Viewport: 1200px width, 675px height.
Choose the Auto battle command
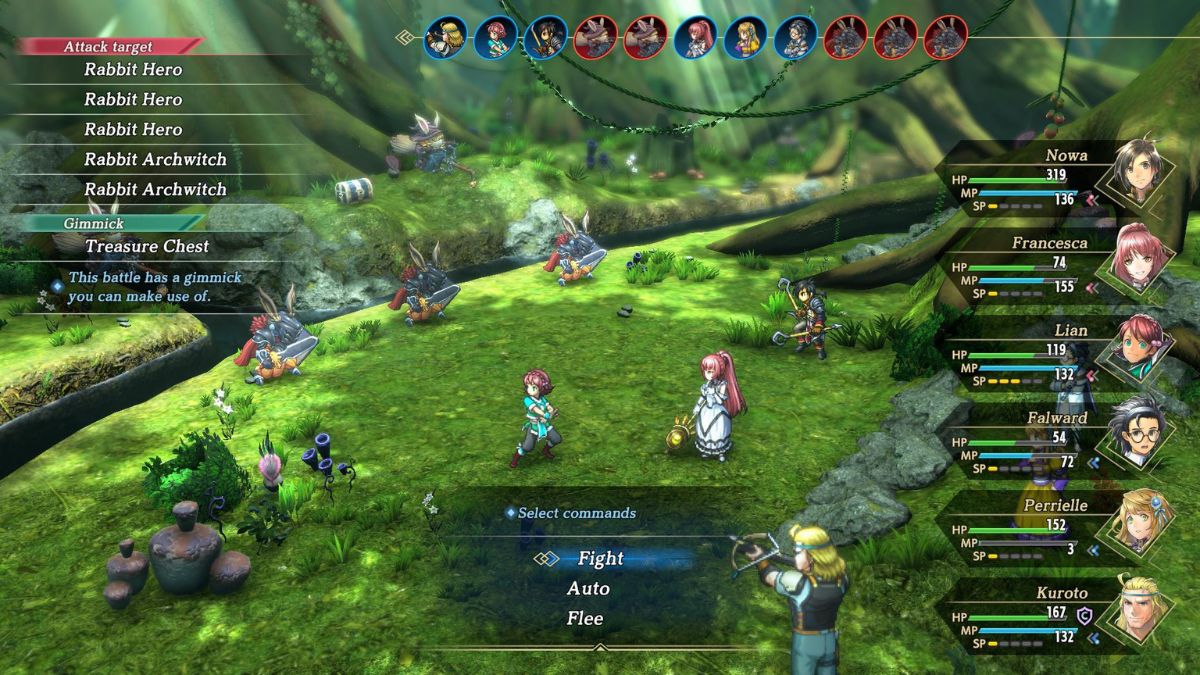(x=588, y=589)
